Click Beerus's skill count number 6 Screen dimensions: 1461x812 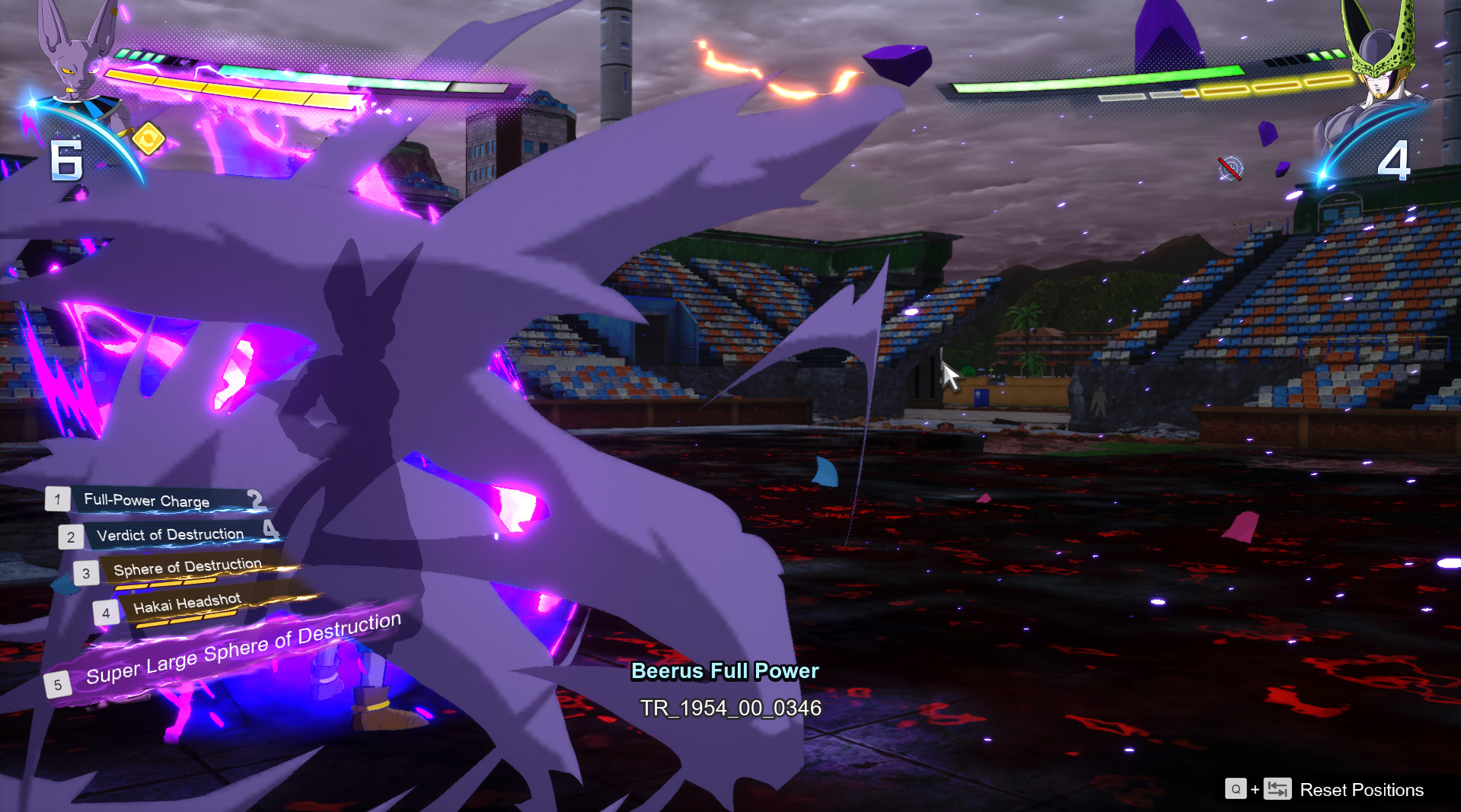(66, 161)
